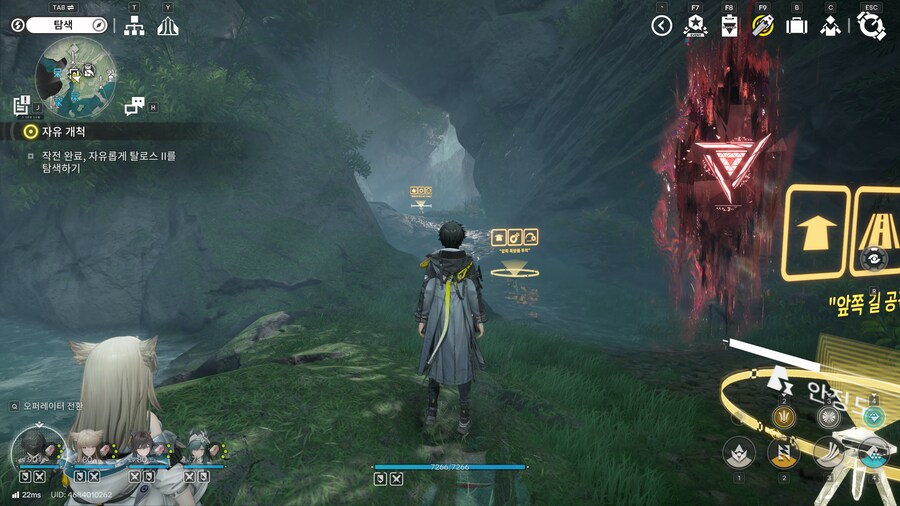
Task: Open the backpack briefcase inventory
Action: tap(797, 26)
